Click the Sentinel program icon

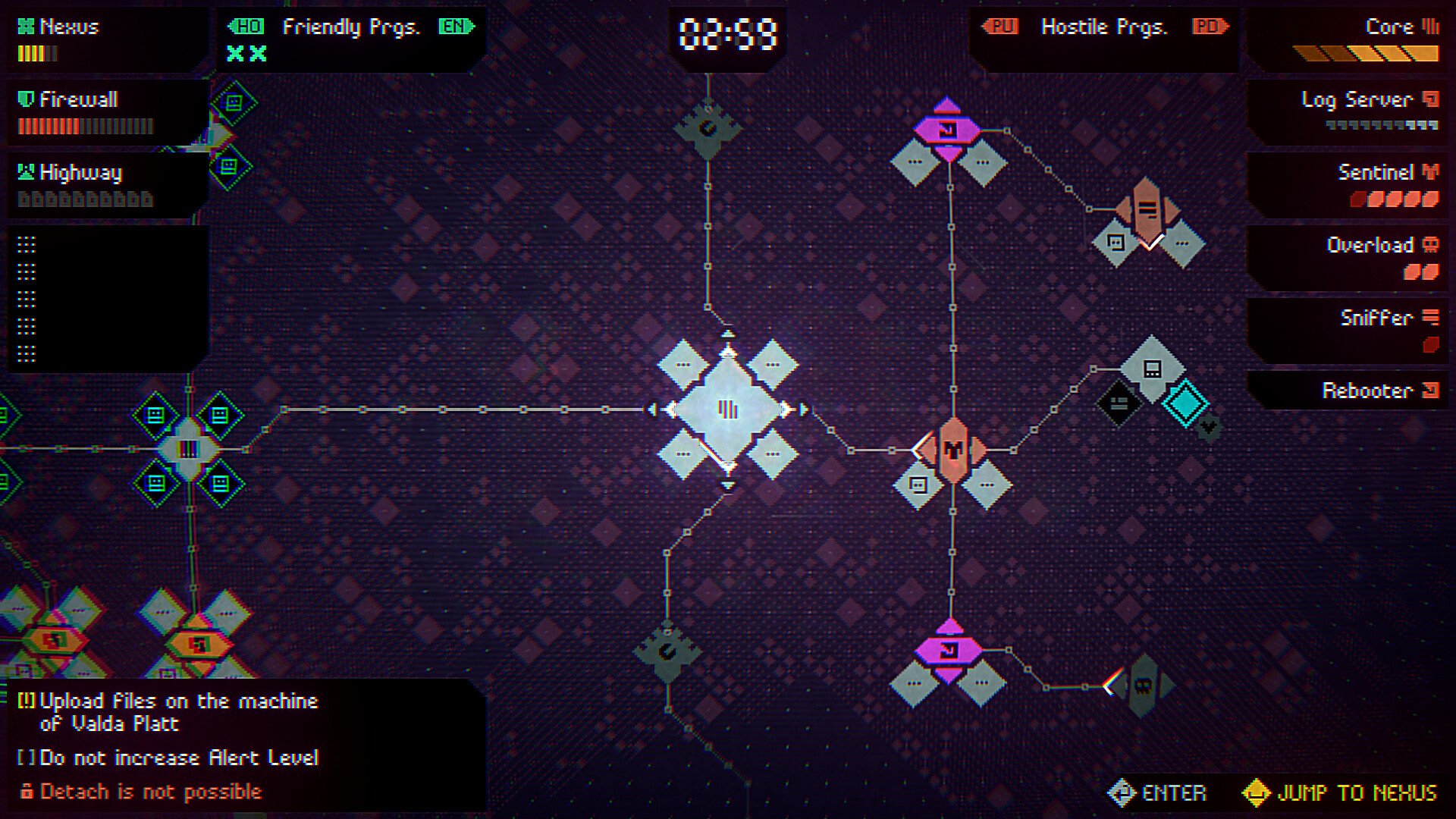click(x=1432, y=172)
